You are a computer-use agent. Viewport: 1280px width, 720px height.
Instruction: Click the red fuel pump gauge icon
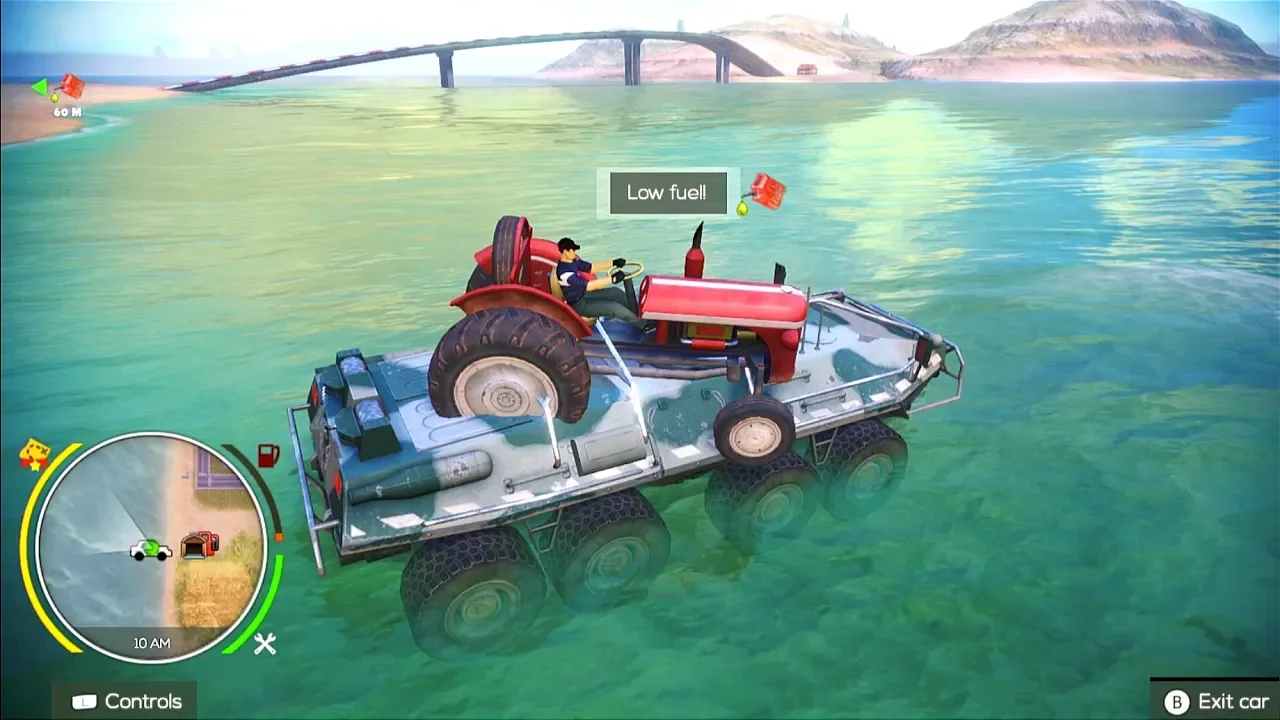[268, 456]
